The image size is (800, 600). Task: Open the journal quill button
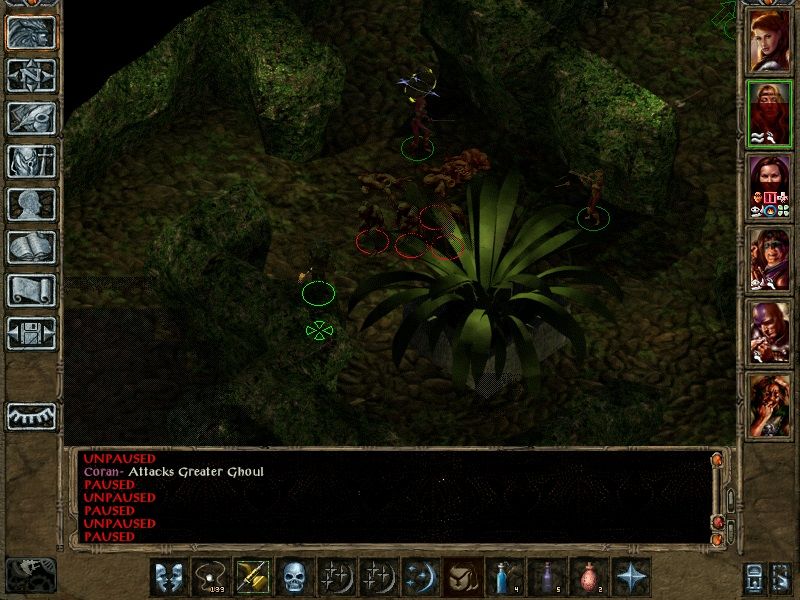(31, 118)
